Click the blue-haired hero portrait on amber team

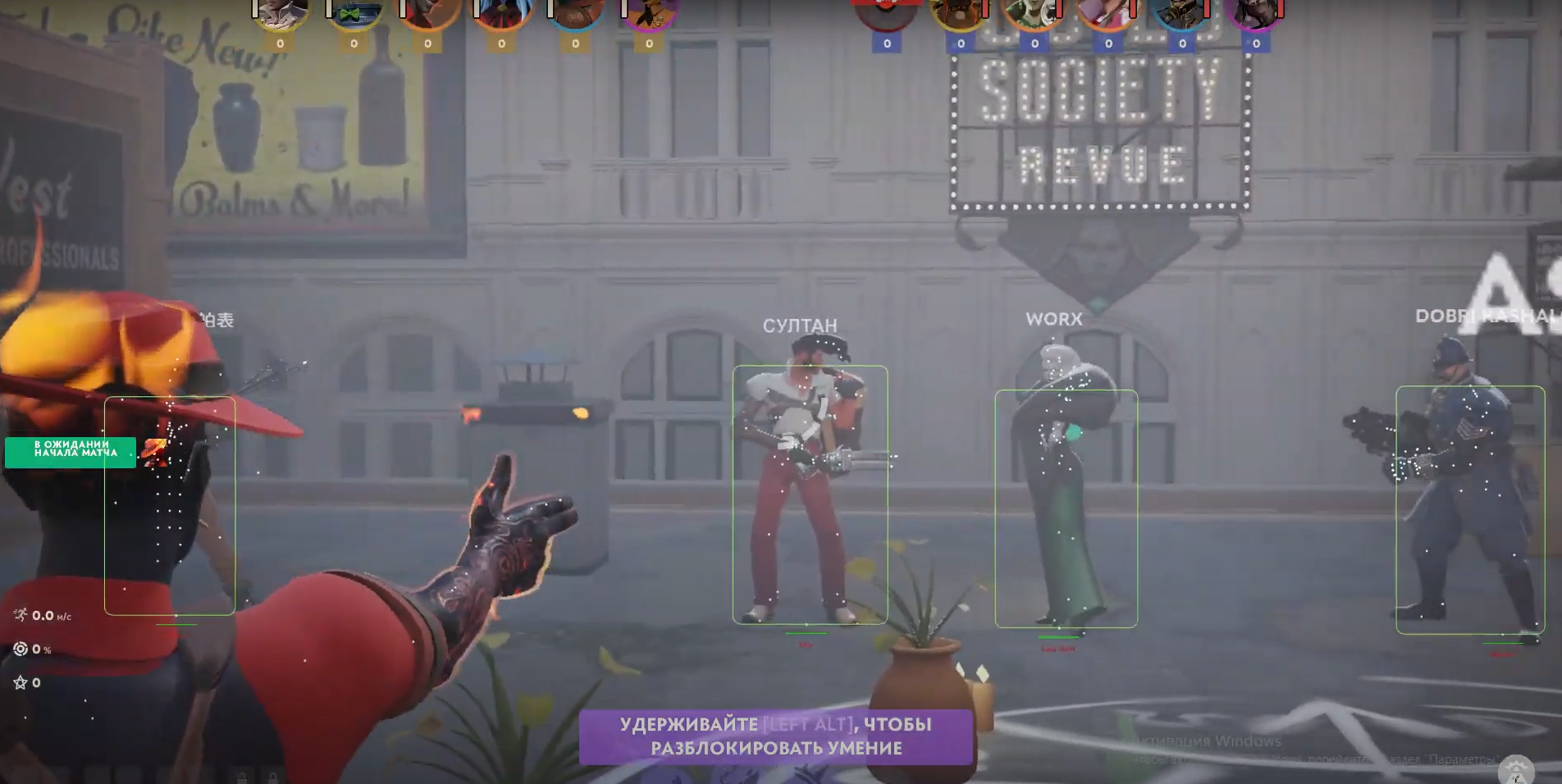pyautogui.click(x=501, y=14)
